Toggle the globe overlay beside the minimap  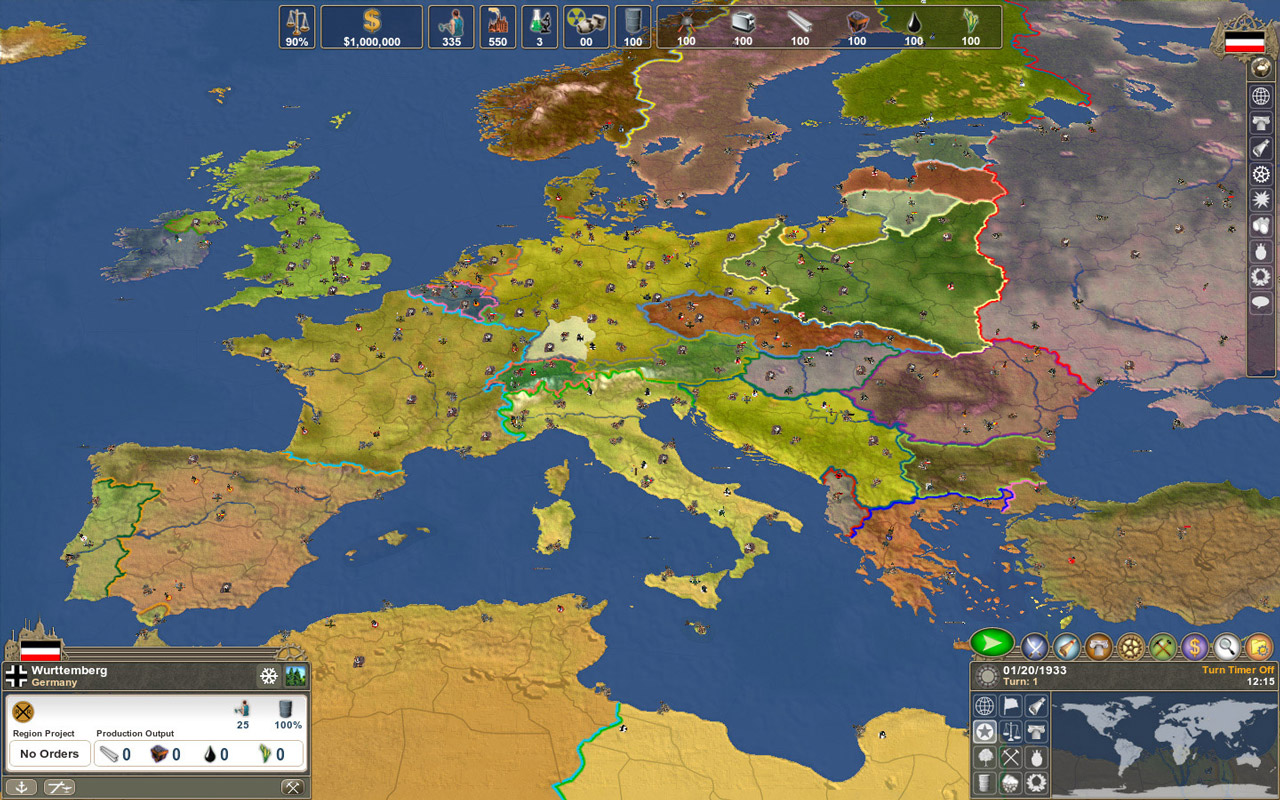(985, 706)
